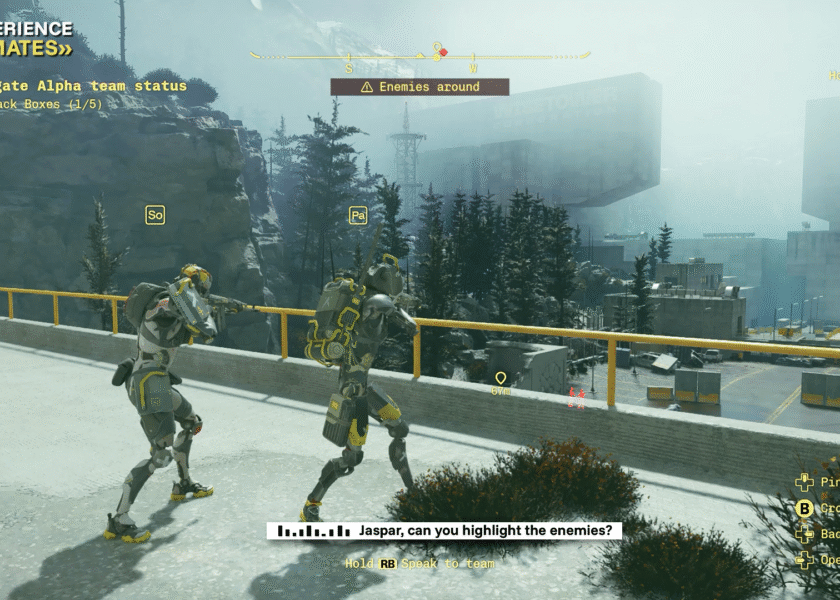Screen dimensions: 840x600
Task: Click the "Enemies around" warning banner
Action: click(420, 87)
